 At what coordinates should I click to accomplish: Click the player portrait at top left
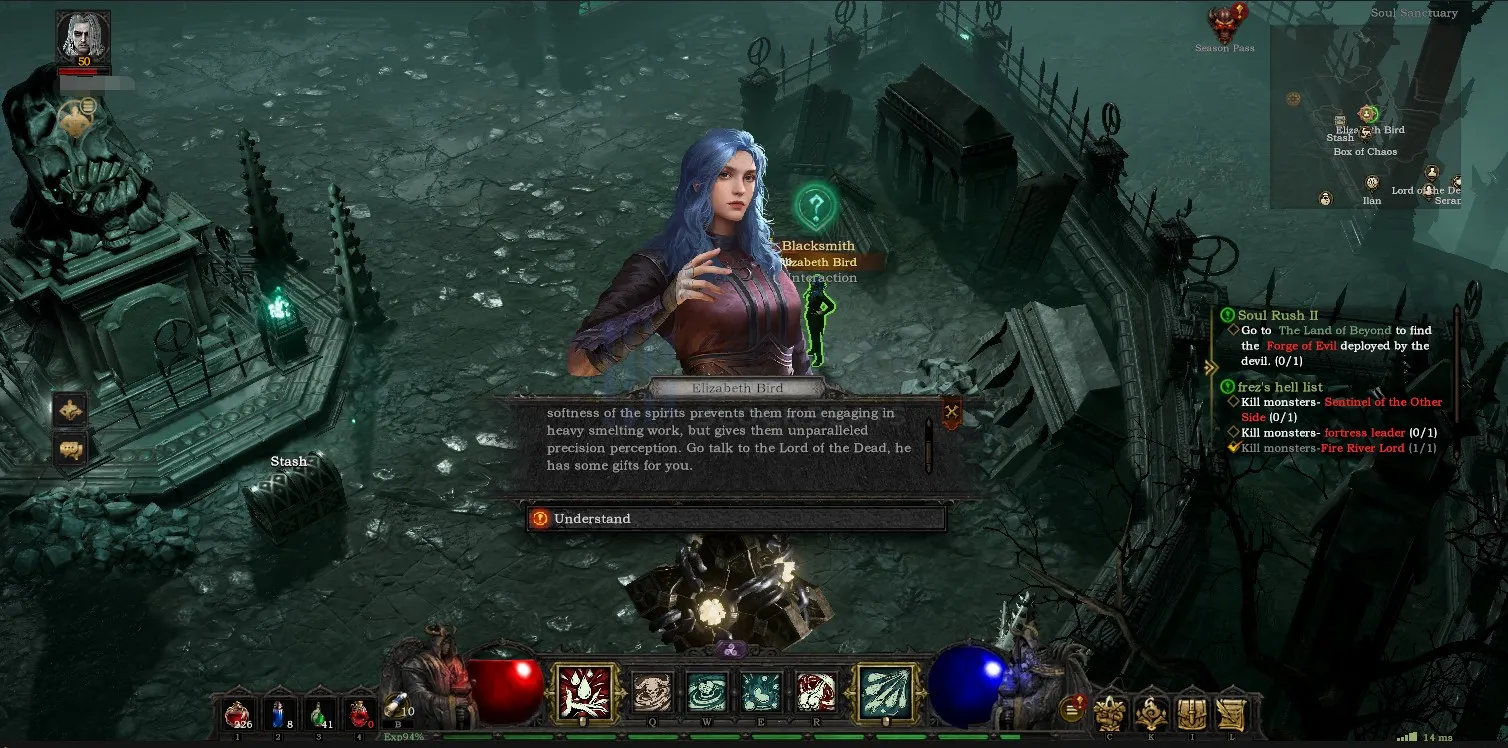tap(83, 37)
